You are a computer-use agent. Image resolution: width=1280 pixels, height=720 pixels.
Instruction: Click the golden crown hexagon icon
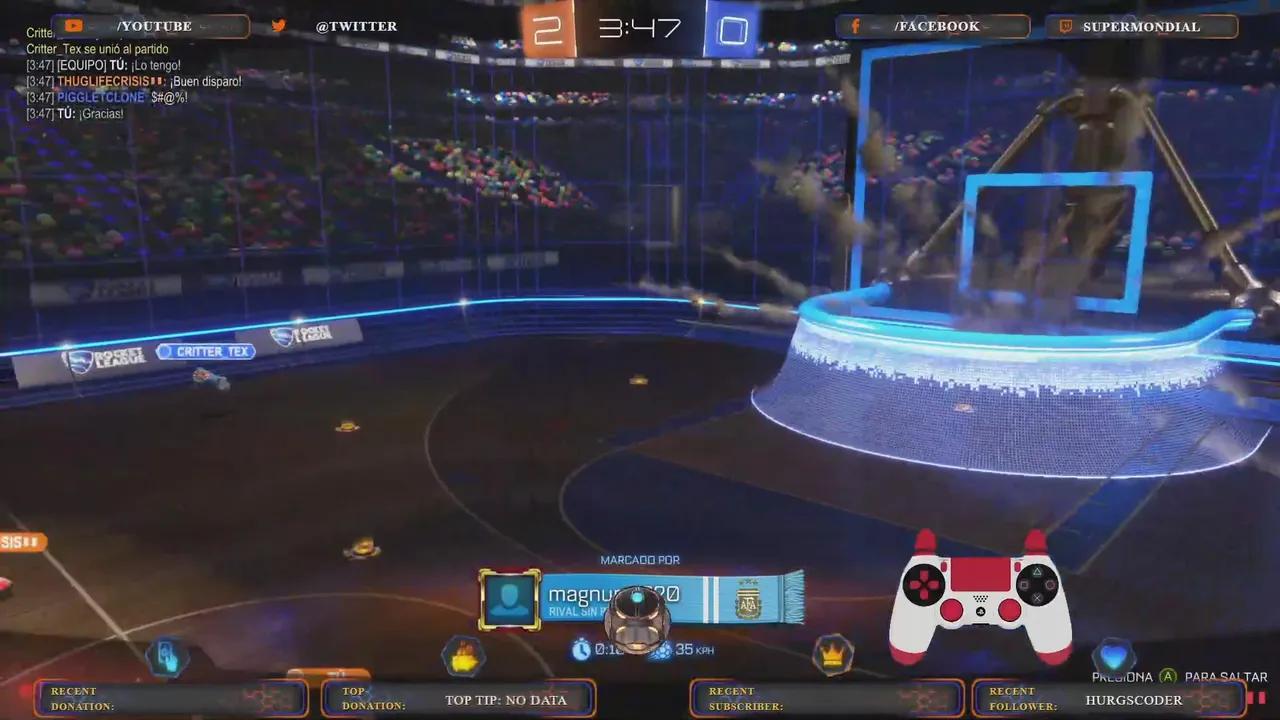tap(832, 656)
